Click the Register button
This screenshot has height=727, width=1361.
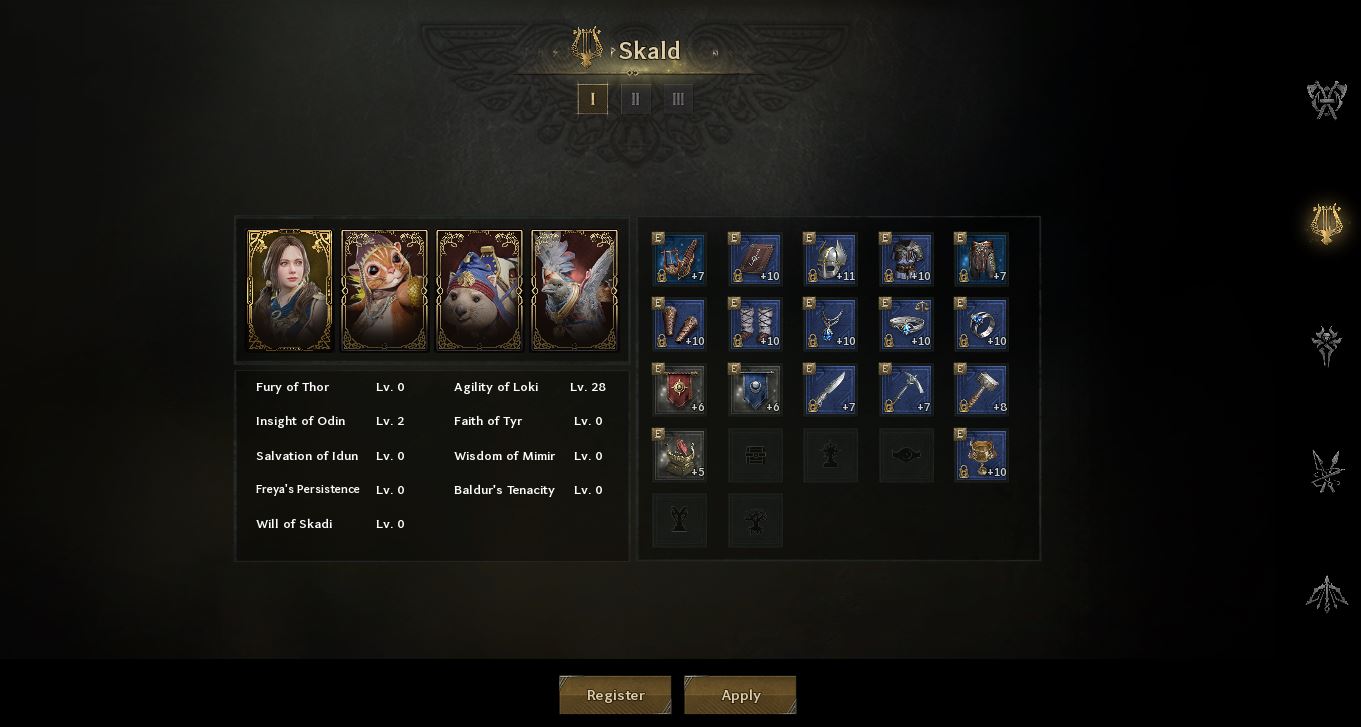[x=615, y=695]
